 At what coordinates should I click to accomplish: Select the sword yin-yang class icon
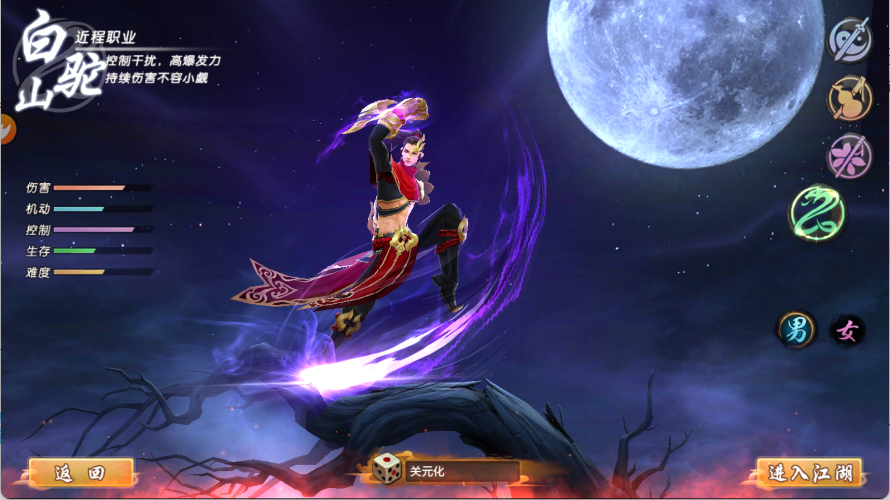(851, 39)
